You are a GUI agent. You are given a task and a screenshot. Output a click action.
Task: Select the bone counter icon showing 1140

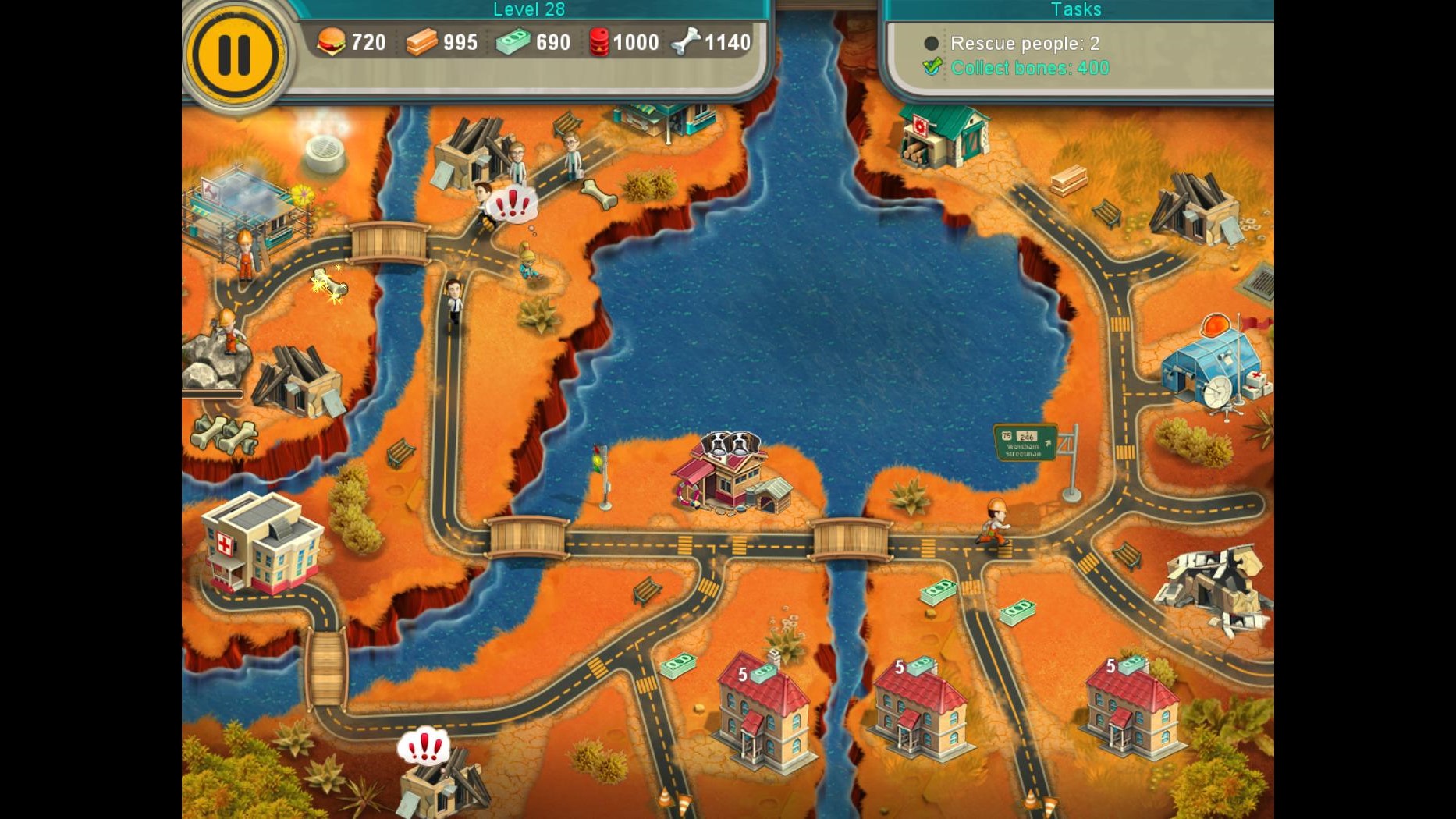(x=686, y=42)
